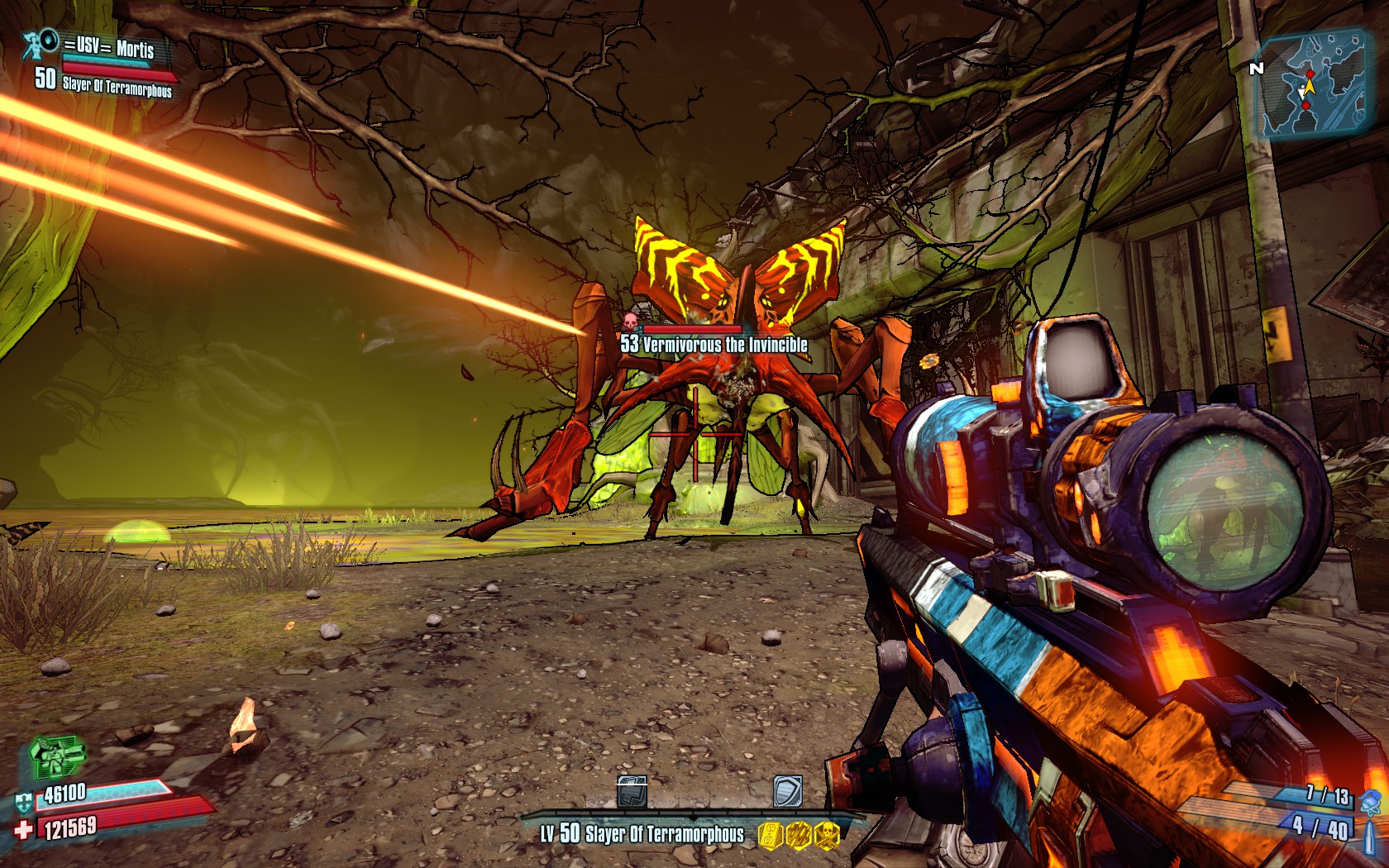Image resolution: width=1389 pixels, height=868 pixels.
Task: Open the minimap in the corner
Action: click(x=1315, y=81)
